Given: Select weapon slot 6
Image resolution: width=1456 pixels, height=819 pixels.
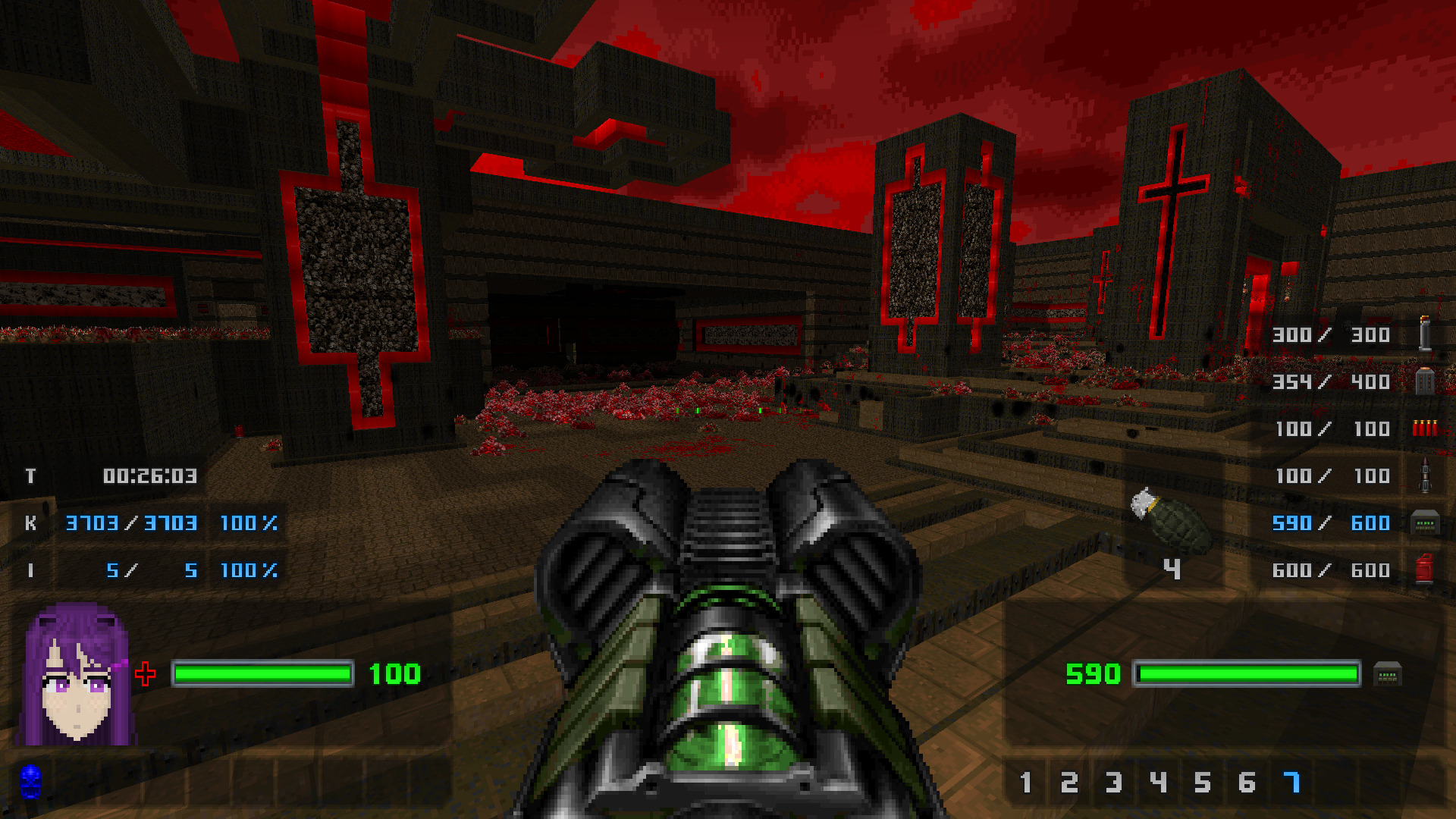Looking at the screenshot, I should pyautogui.click(x=1247, y=782).
